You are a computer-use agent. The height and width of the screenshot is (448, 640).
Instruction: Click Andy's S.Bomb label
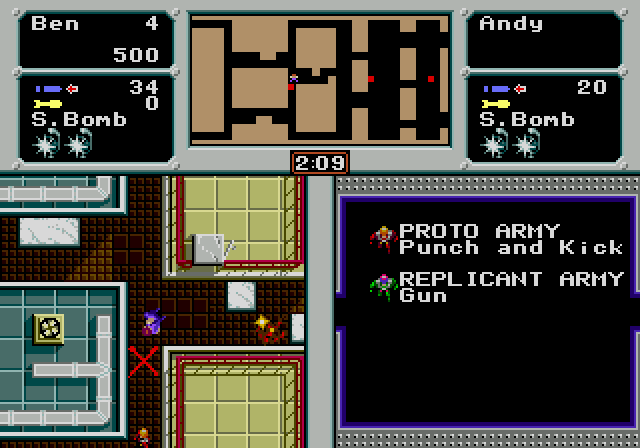point(527,120)
